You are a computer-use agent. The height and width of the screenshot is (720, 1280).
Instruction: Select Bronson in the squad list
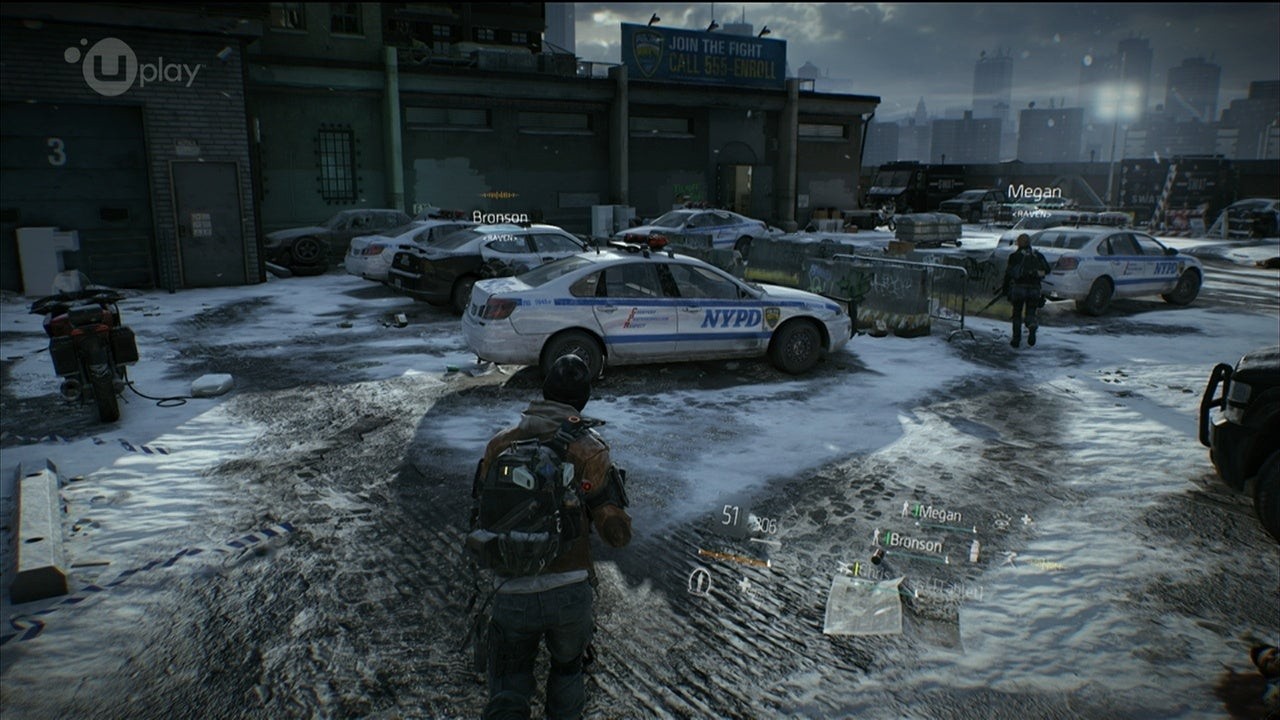pyautogui.click(x=914, y=545)
